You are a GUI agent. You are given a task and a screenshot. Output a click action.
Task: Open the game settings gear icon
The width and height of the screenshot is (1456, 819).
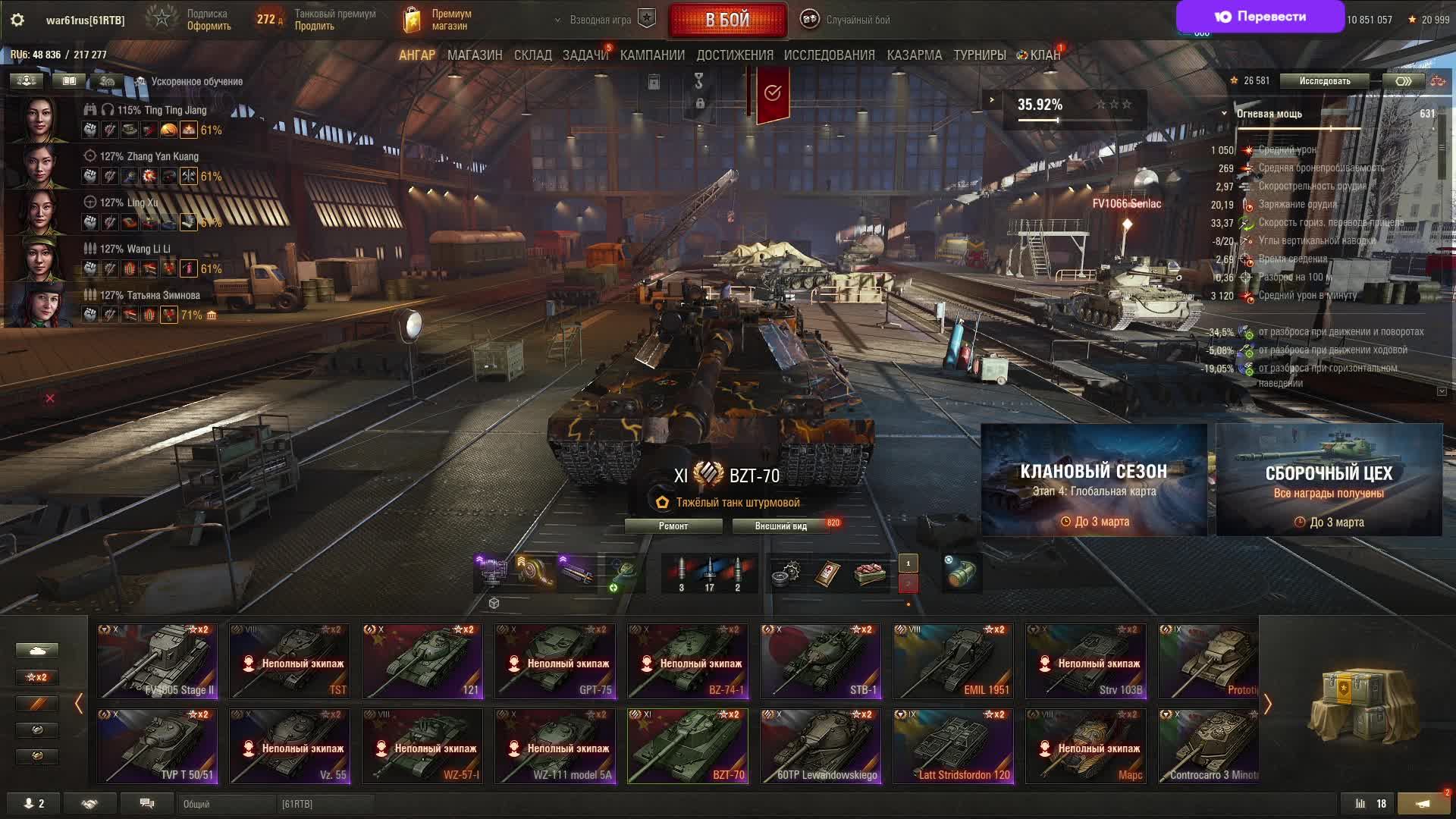17,20
